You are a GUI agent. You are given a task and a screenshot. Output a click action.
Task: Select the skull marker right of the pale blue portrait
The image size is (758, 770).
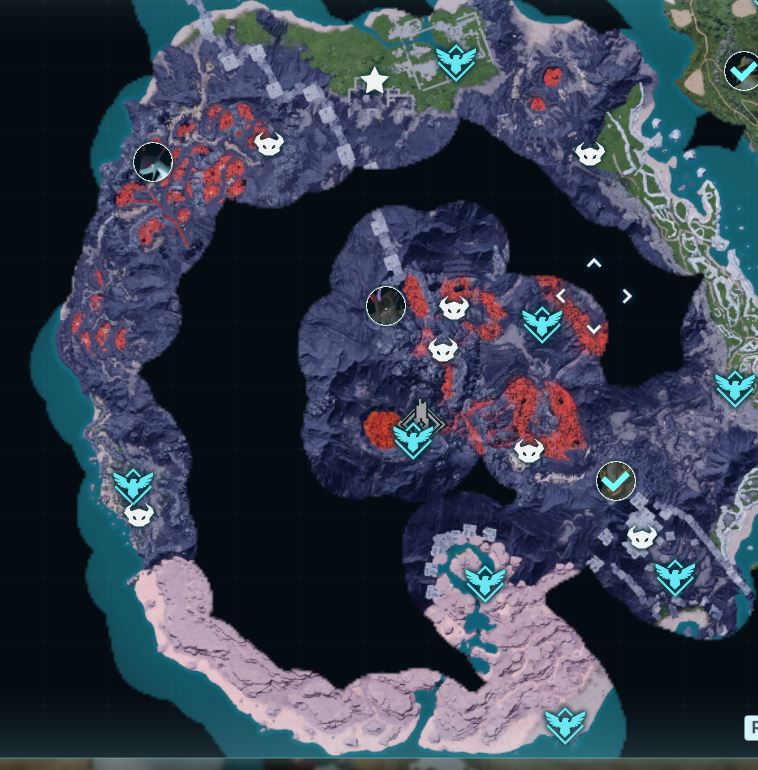click(268, 144)
